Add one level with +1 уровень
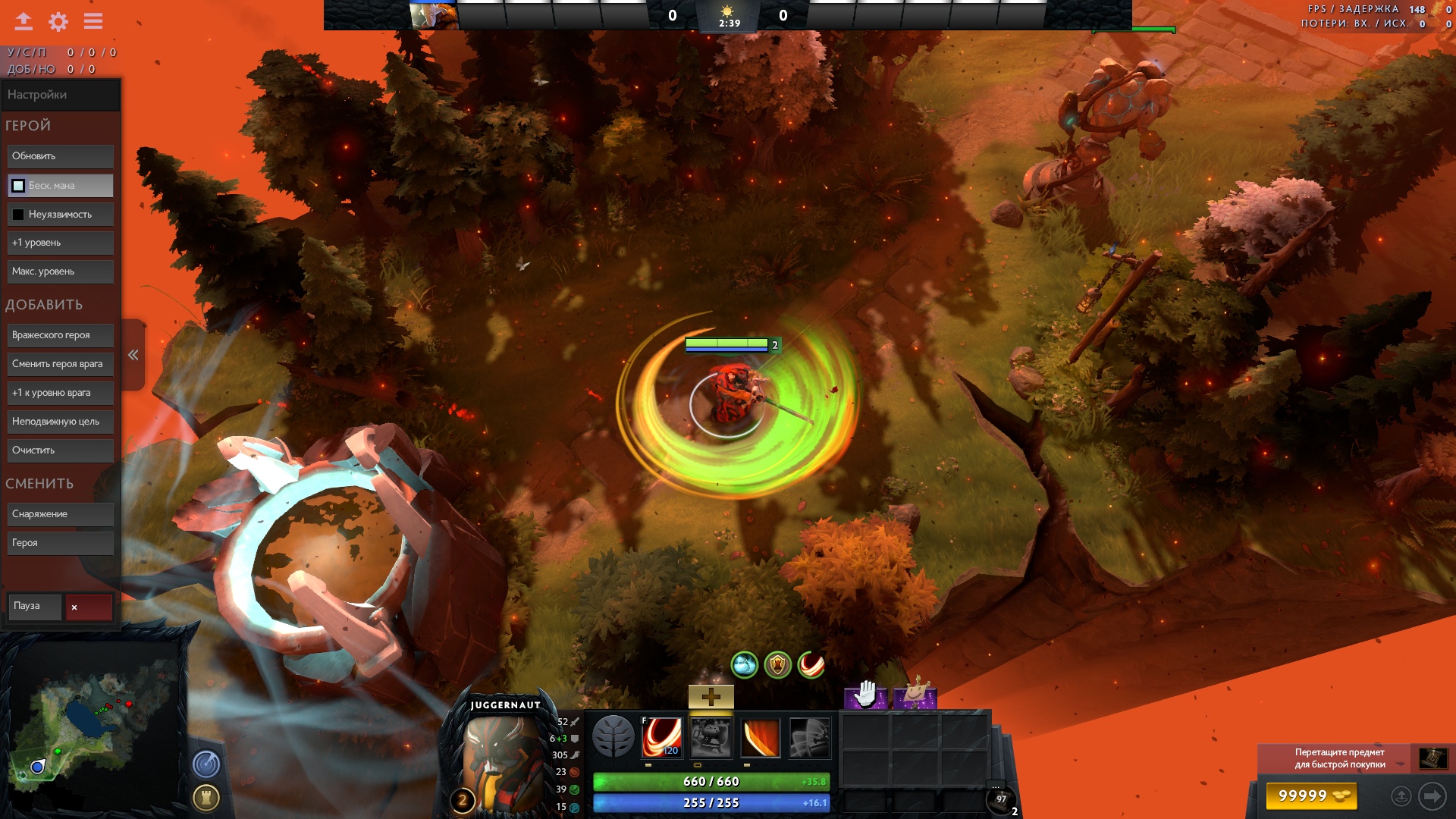This screenshot has height=819, width=1456. [x=60, y=243]
